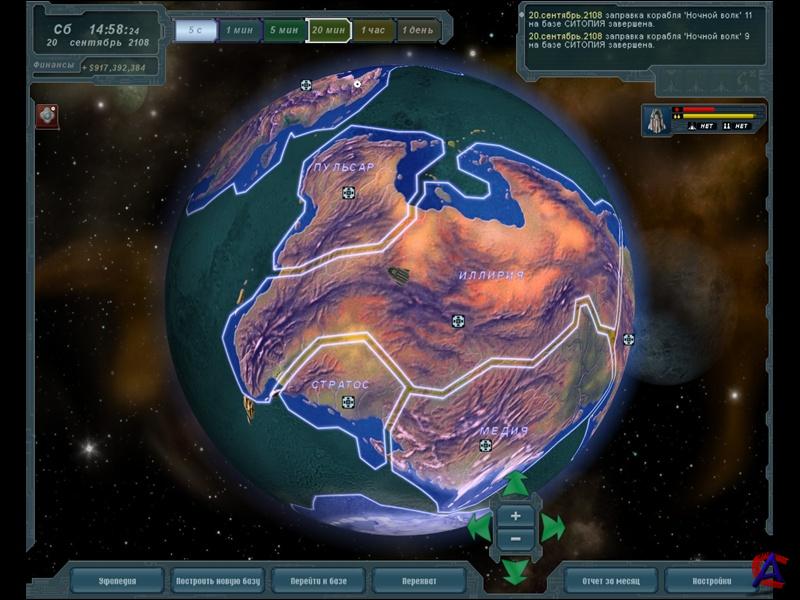Rotate globe with the right arrow

point(552,527)
